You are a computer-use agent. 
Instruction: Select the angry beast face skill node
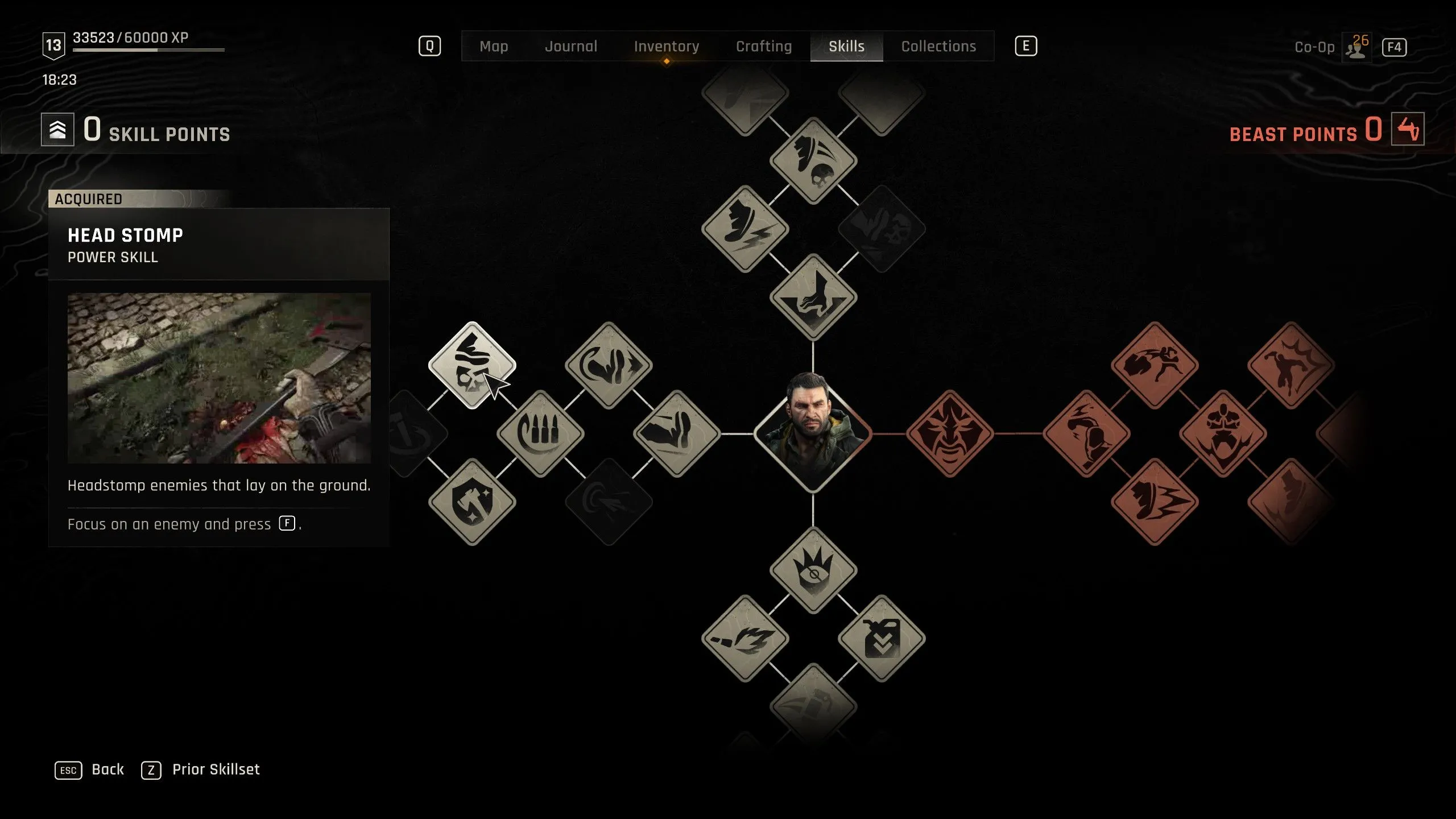949,433
